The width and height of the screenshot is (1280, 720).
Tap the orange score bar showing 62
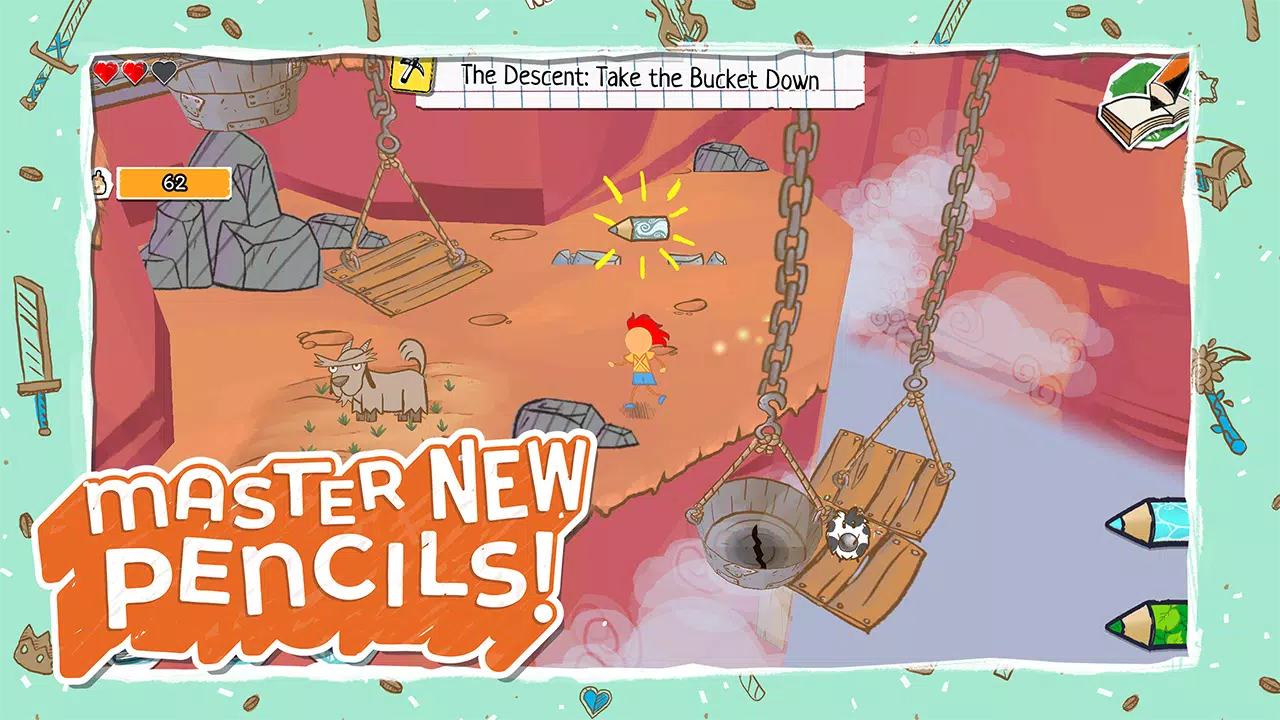[x=174, y=183]
